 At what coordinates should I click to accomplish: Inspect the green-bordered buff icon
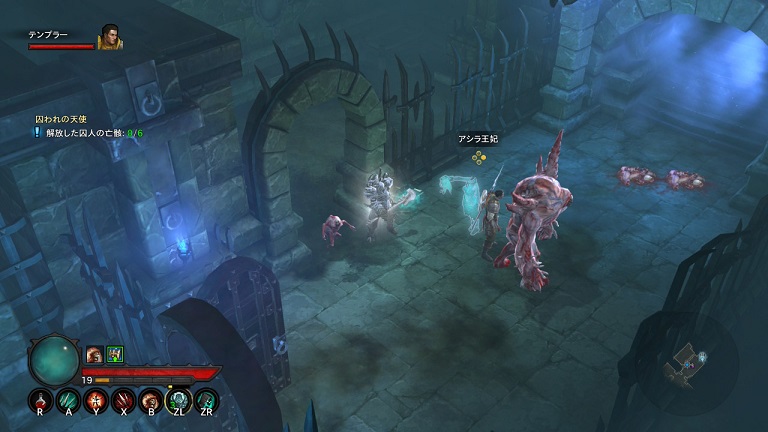pos(114,353)
